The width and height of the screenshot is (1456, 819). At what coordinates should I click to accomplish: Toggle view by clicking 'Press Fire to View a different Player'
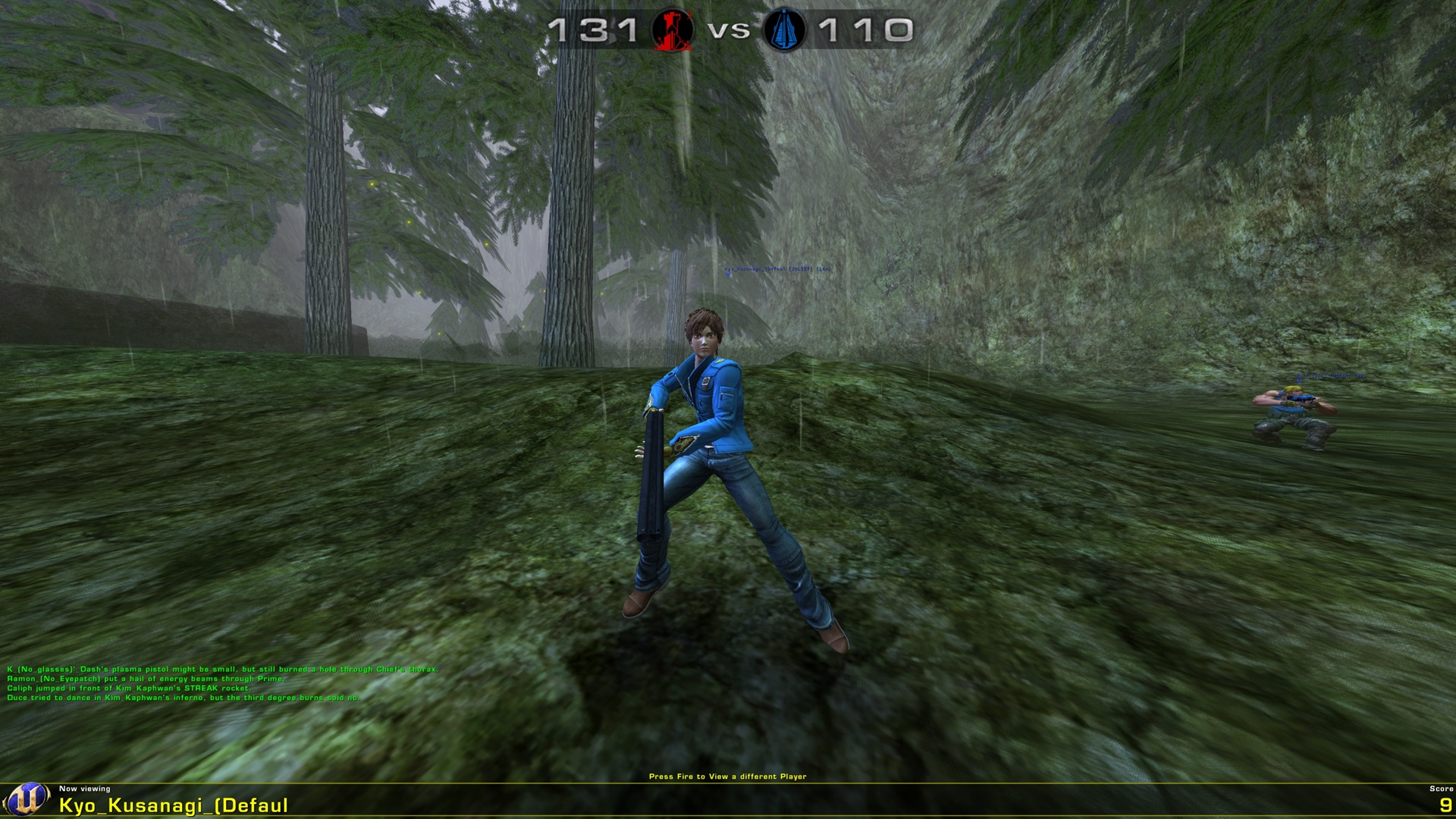pos(730,777)
